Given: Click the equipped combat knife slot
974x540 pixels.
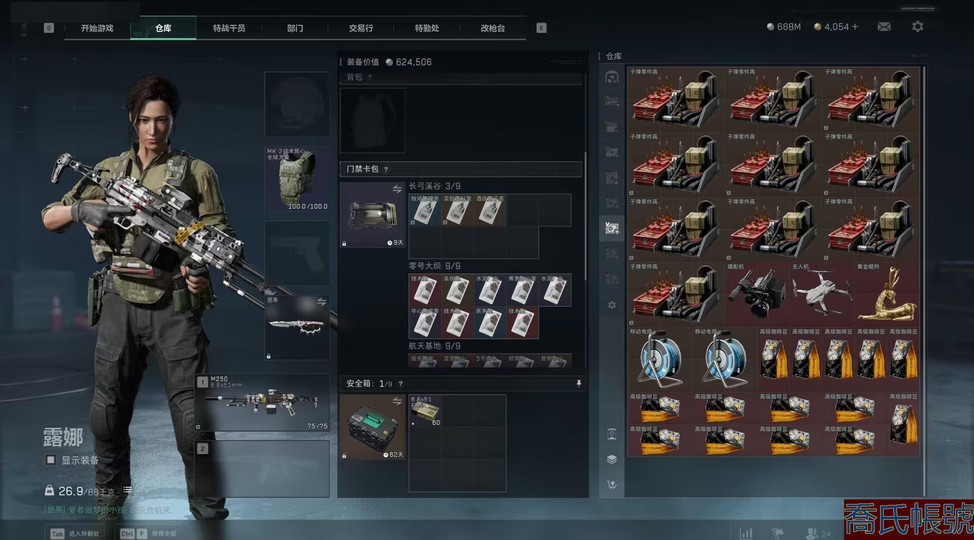Looking at the screenshot, I should (x=297, y=326).
